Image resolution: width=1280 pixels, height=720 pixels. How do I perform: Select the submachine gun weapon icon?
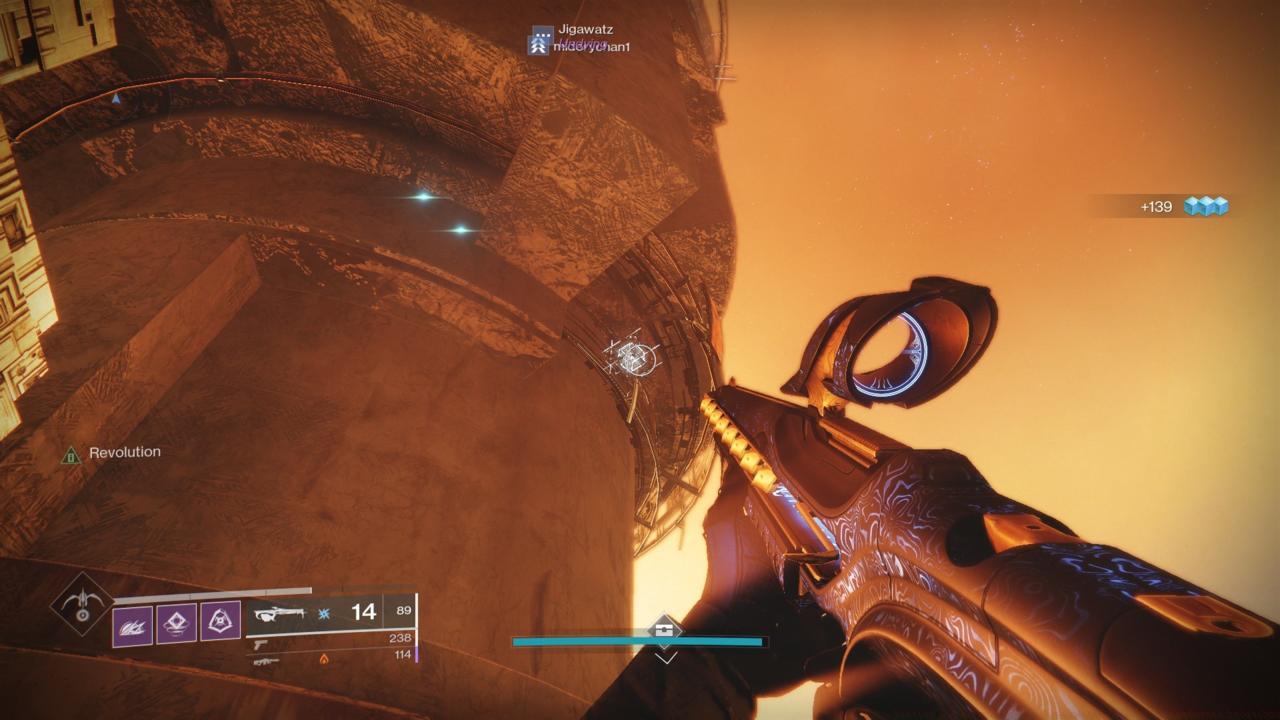tap(266, 660)
